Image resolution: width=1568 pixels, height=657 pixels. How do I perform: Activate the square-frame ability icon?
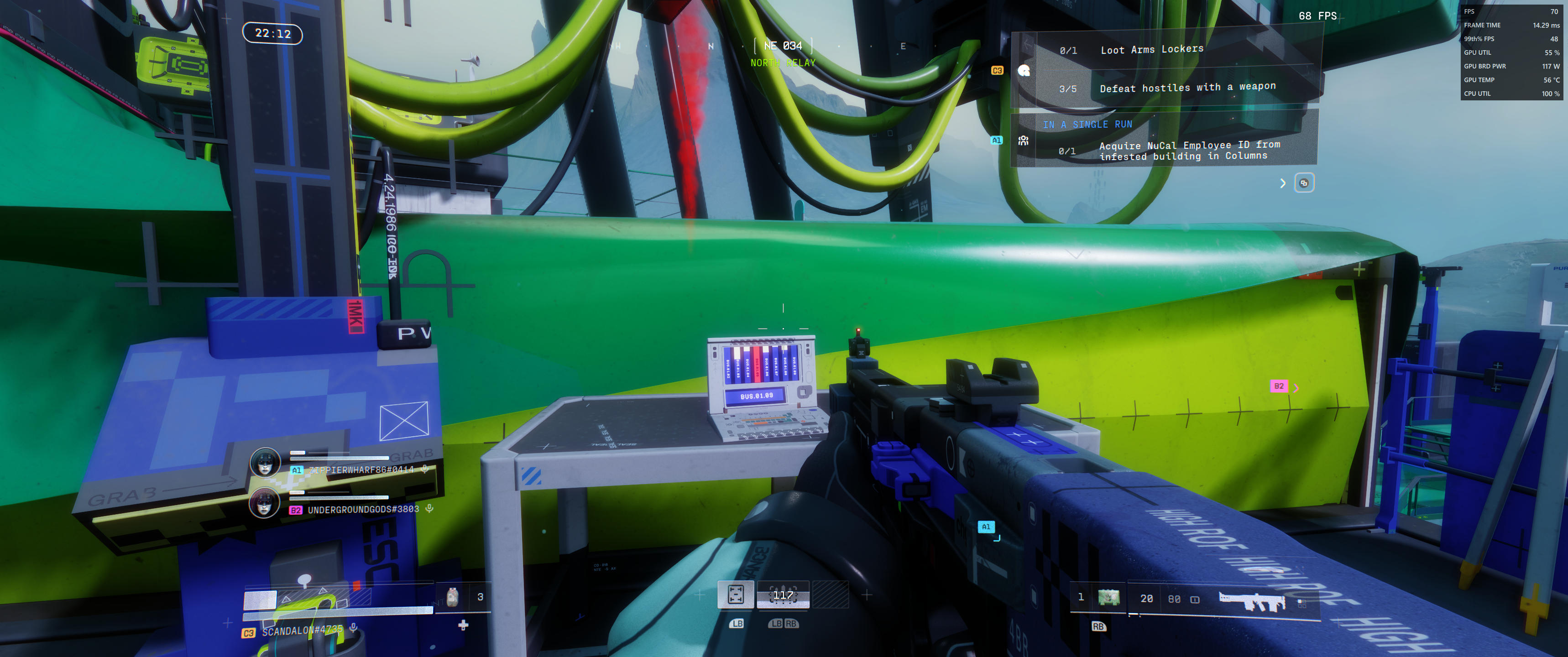pyautogui.click(x=735, y=594)
